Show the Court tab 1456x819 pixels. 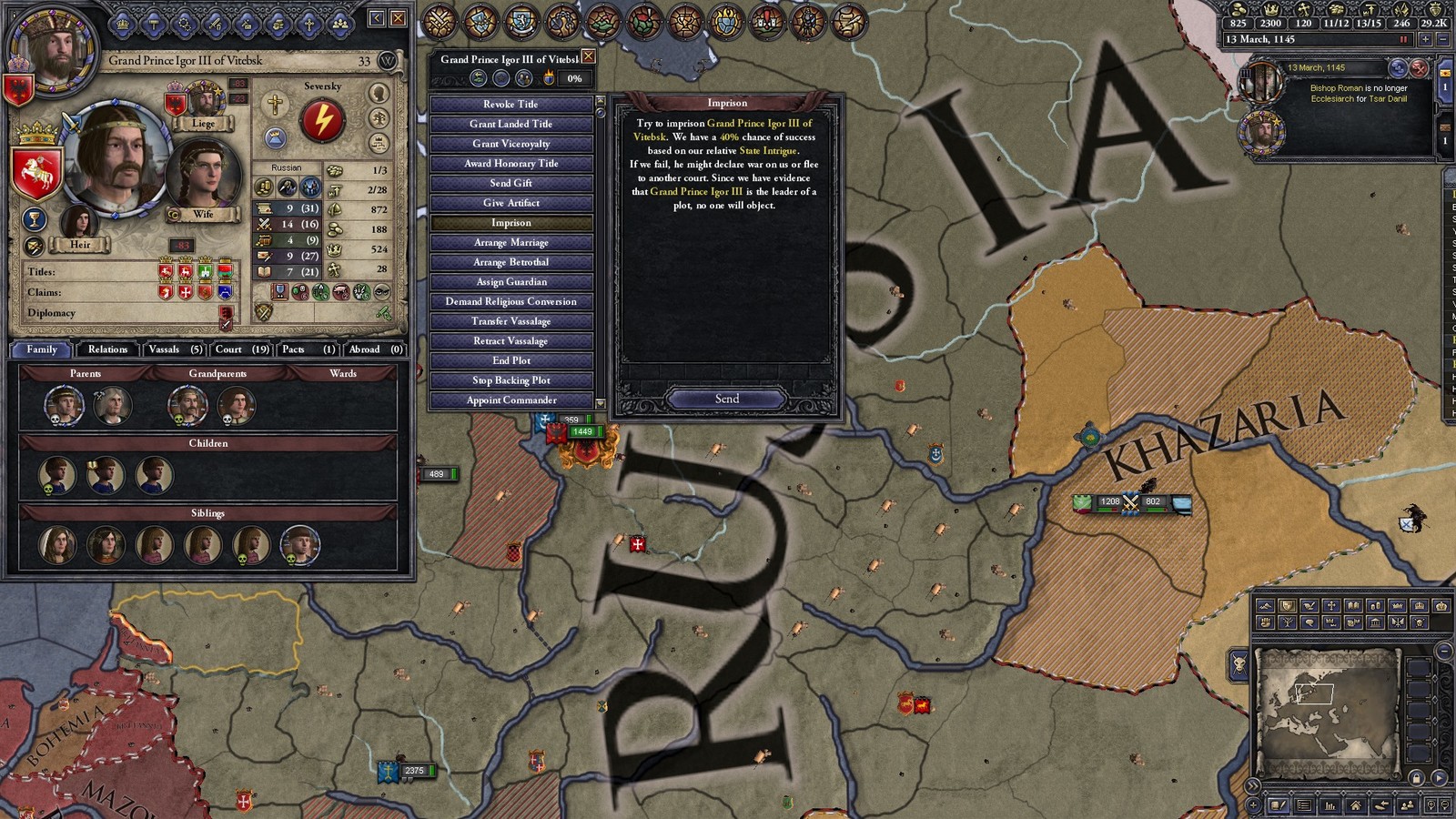tap(241, 349)
